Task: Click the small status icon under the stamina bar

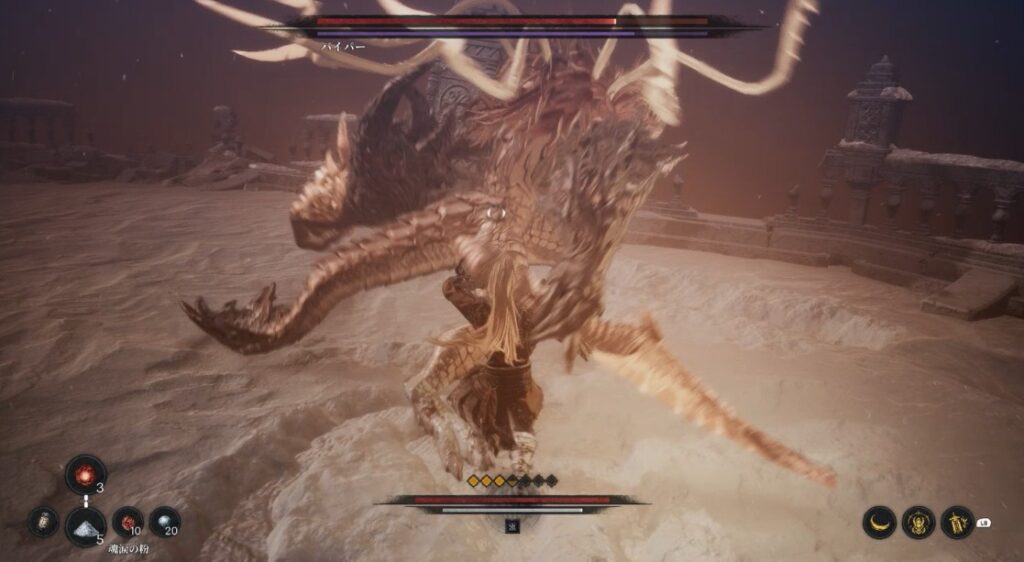Action: pyautogui.click(x=512, y=526)
